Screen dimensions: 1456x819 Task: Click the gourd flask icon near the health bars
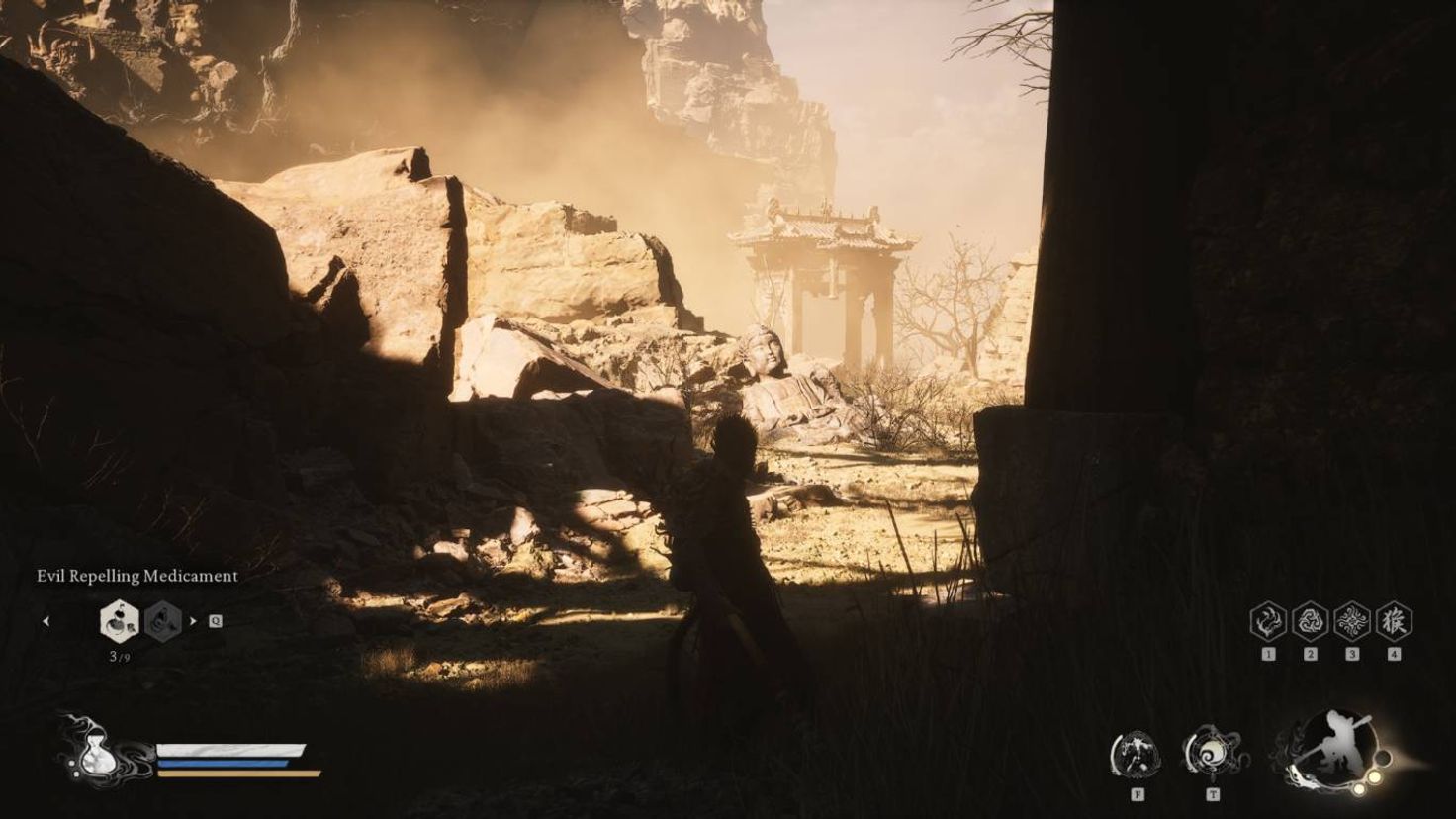tap(96, 757)
